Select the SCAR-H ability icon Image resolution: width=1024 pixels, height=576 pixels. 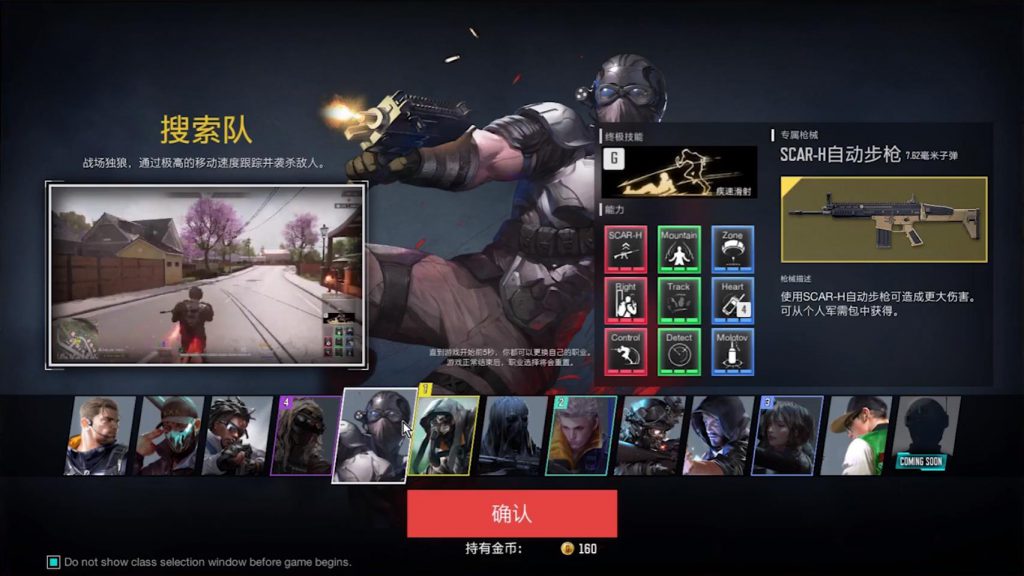[625, 249]
